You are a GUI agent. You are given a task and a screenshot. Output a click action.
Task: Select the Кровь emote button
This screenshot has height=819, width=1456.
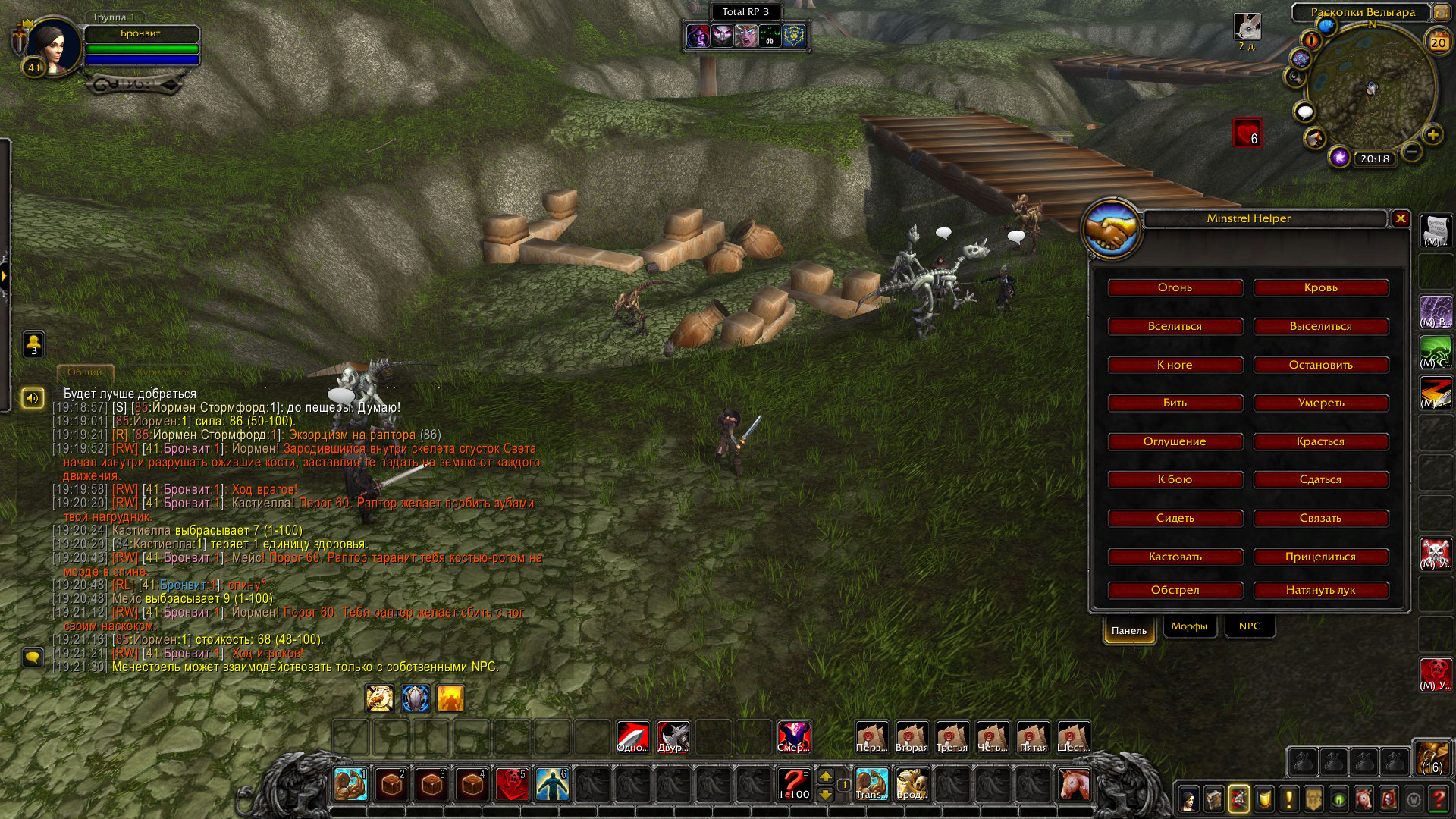(1320, 287)
